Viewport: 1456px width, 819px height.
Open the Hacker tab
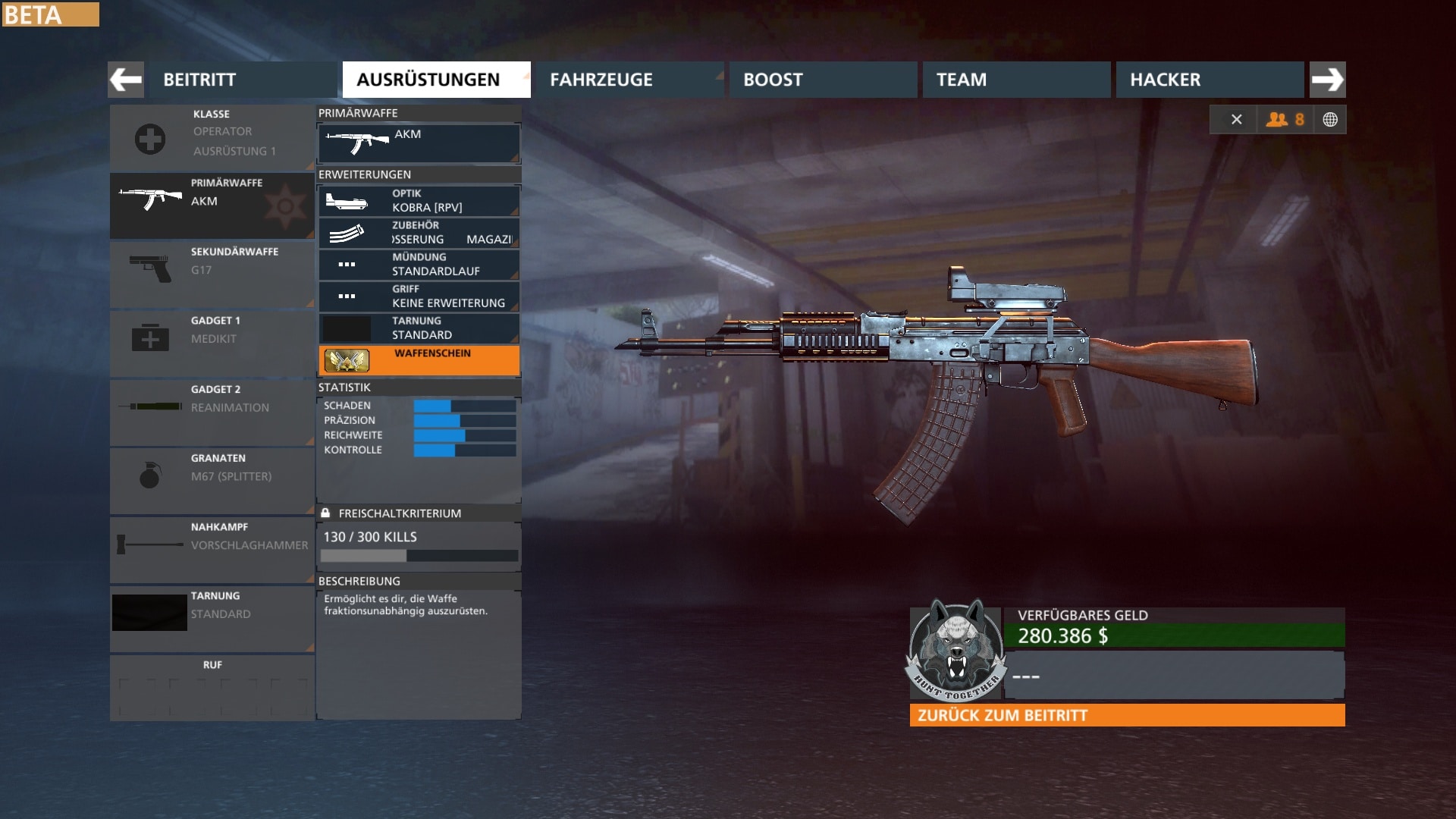1209,80
